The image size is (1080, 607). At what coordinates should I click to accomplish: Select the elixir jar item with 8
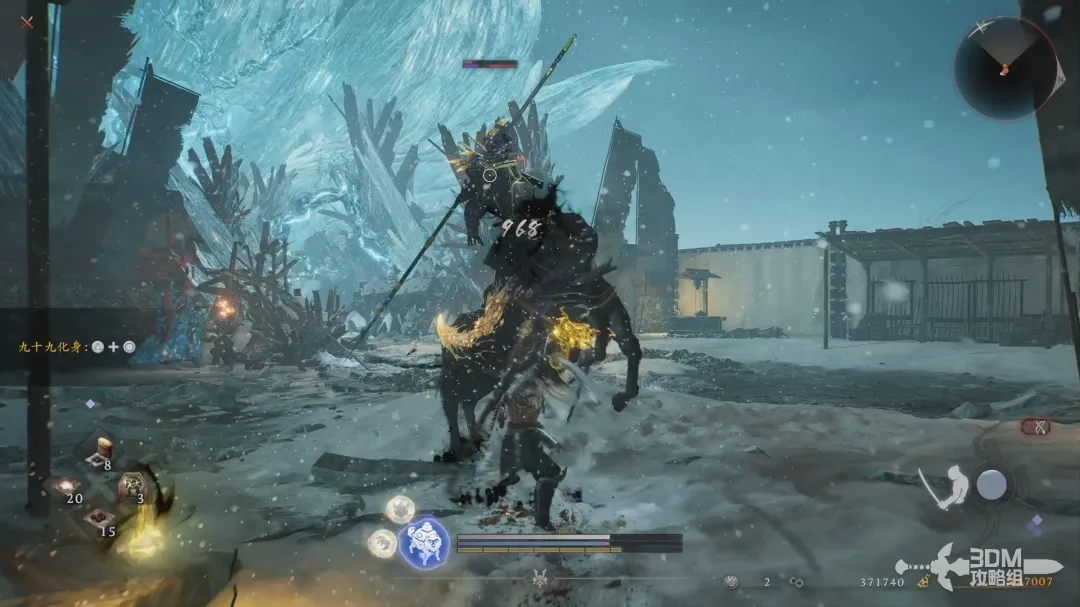(x=100, y=450)
